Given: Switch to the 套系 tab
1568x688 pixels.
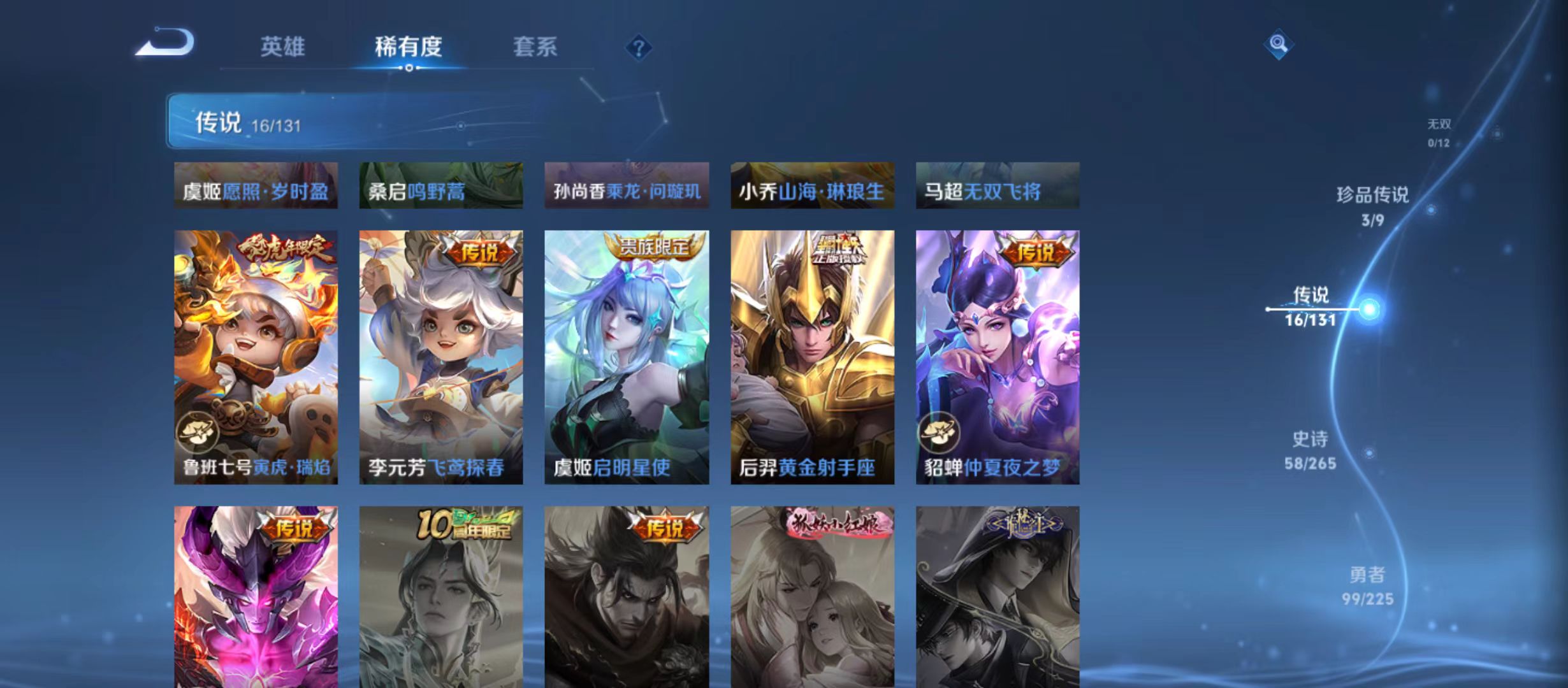Looking at the screenshot, I should [x=535, y=46].
